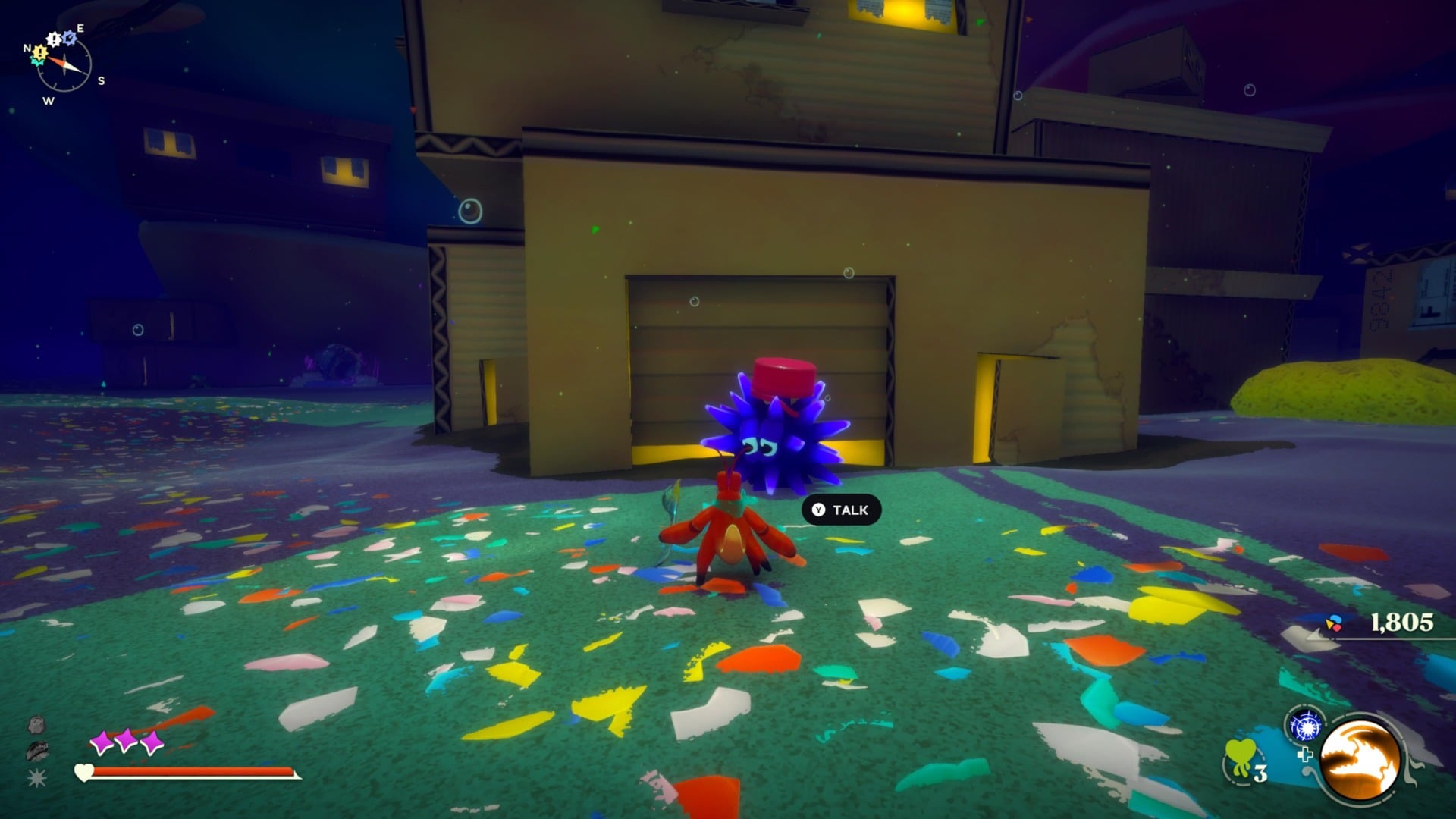Click the N marker on the compass
Image resolution: width=1456 pixels, height=819 pixels.
pos(27,49)
